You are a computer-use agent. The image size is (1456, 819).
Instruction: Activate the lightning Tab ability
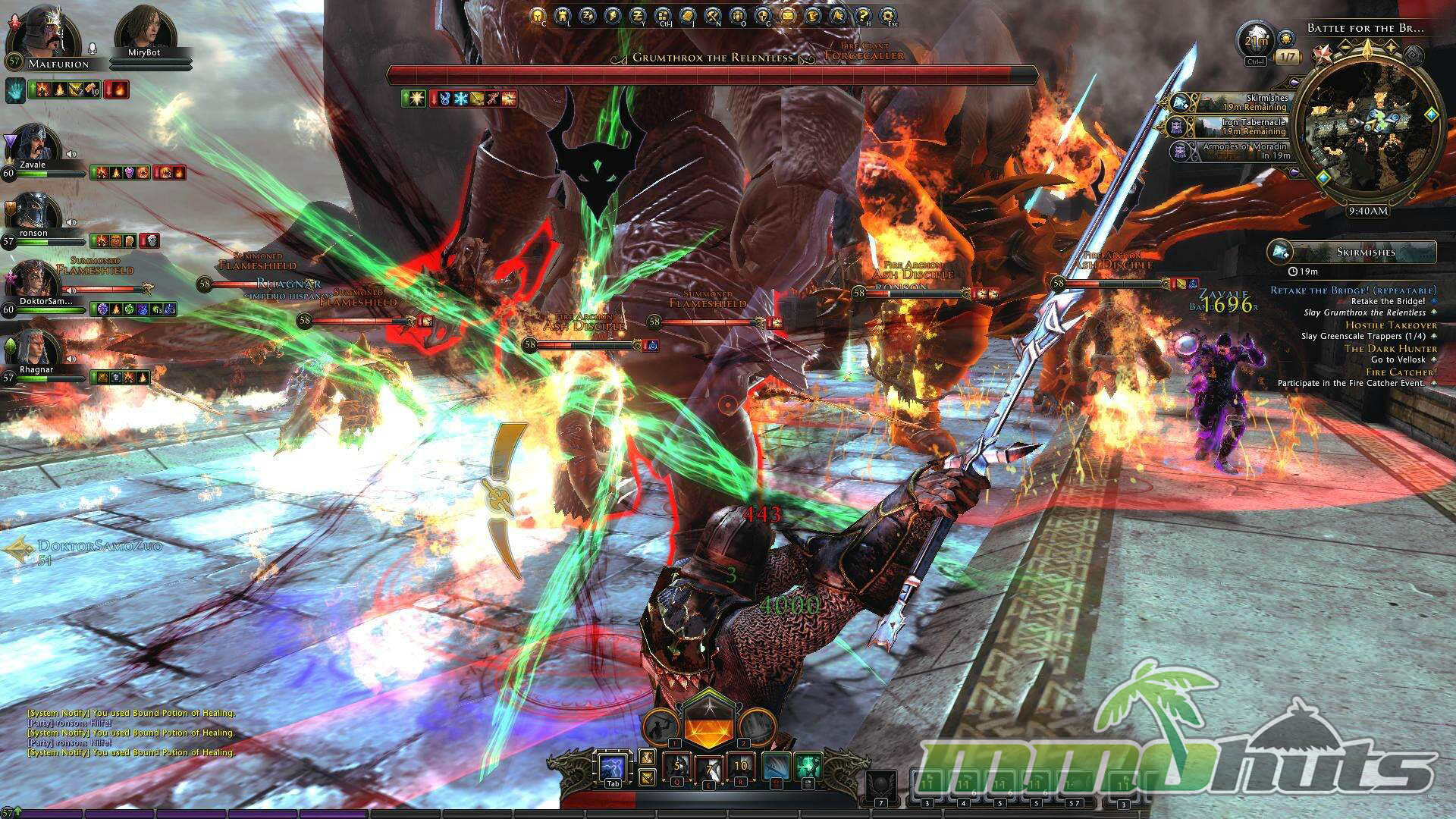[612, 769]
